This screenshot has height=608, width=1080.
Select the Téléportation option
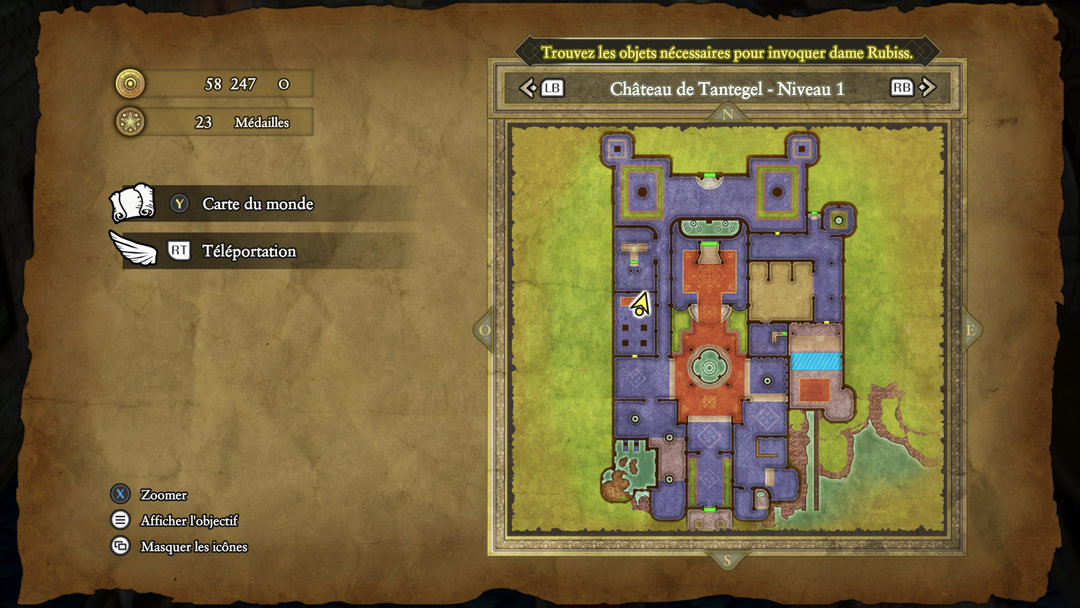249,251
